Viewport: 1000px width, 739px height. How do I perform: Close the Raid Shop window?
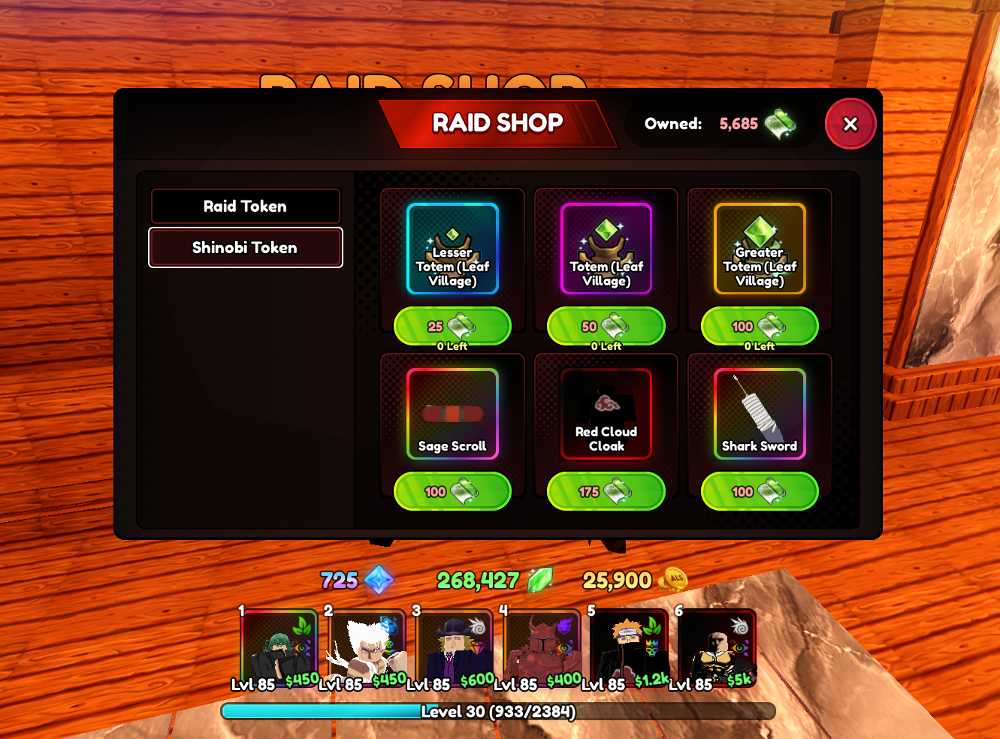point(850,124)
